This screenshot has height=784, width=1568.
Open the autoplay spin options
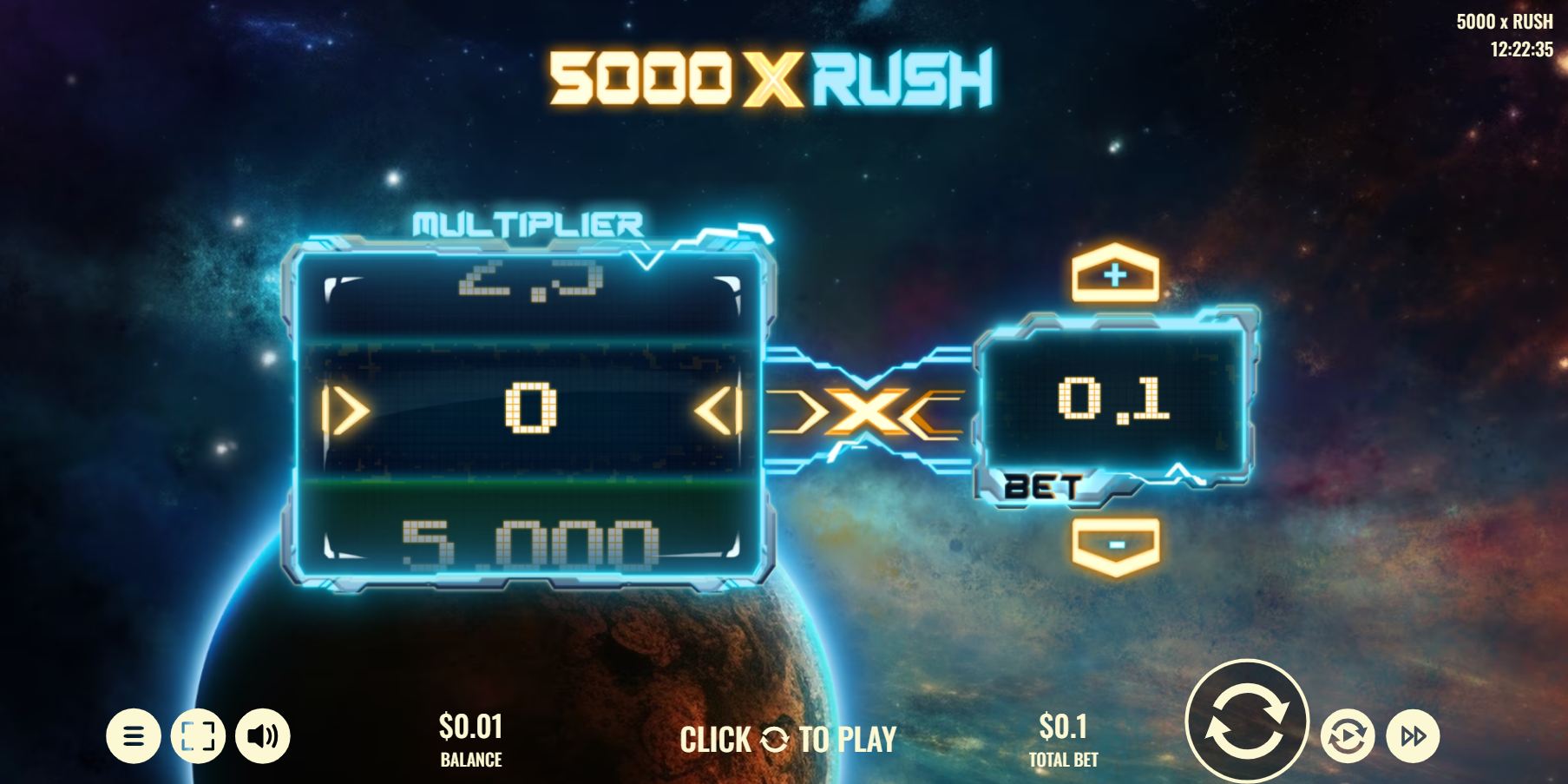1346,735
